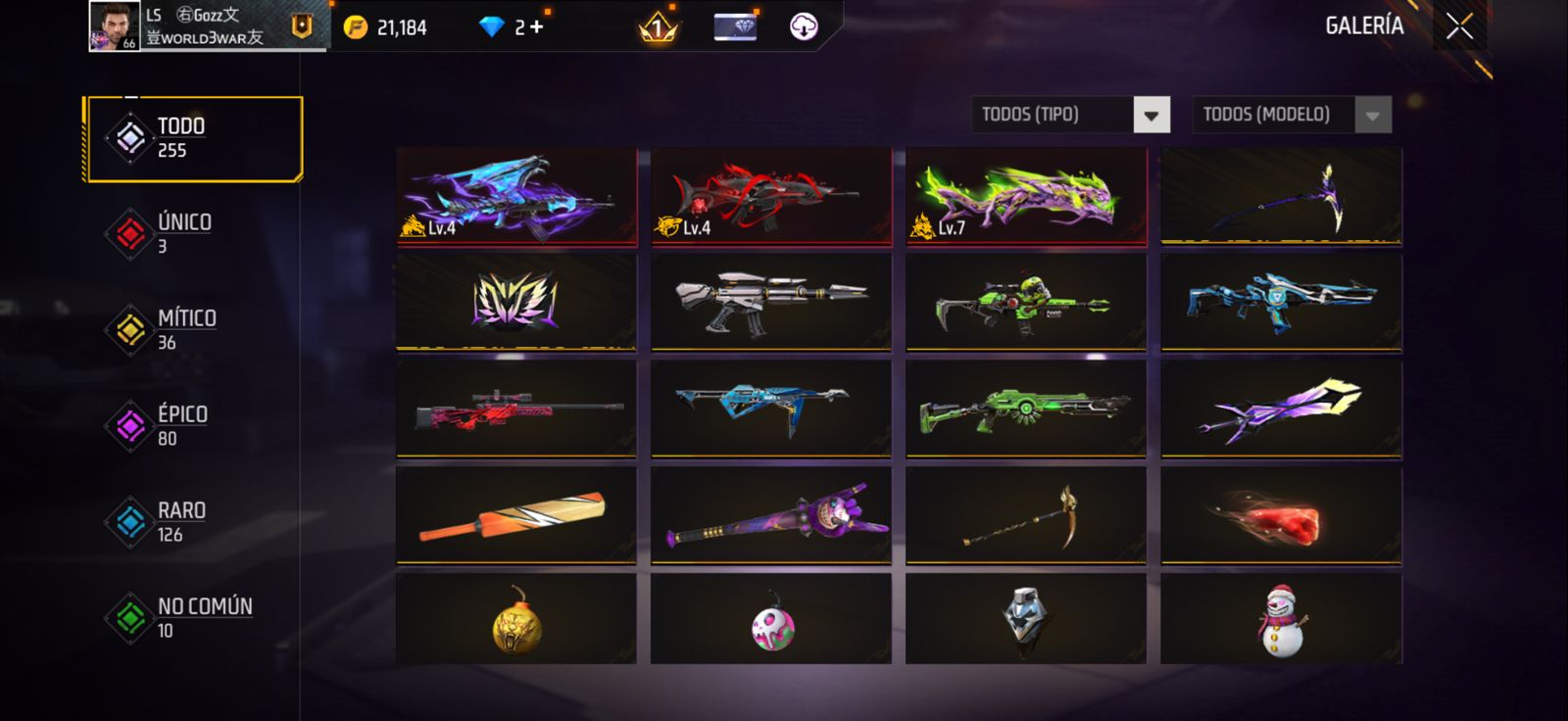Close the Galería screen
The width and height of the screenshot is (1568, 721).
pos(1459,26)
